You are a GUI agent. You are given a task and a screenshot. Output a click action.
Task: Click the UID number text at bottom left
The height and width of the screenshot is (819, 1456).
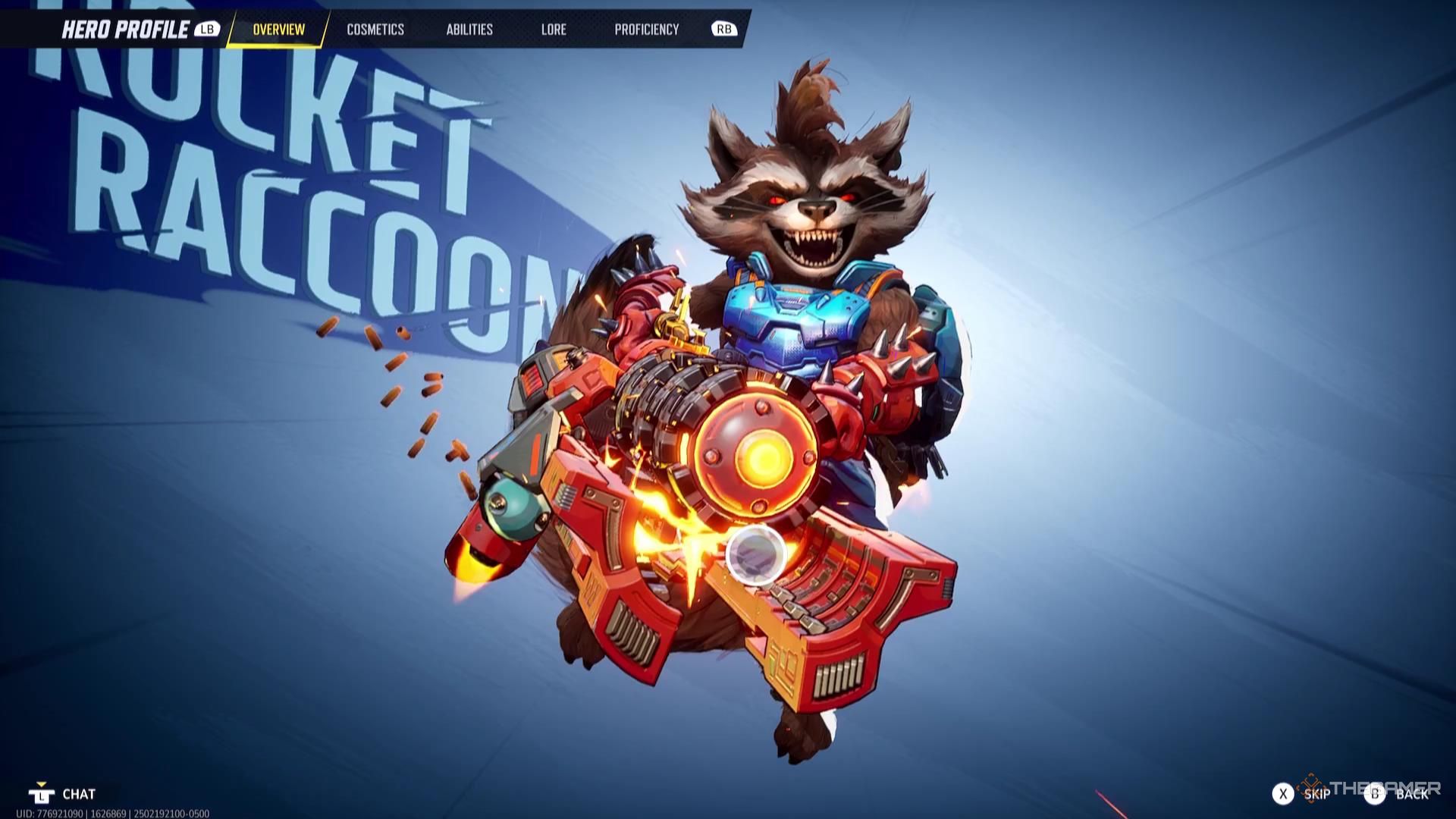tap(102, 814)
